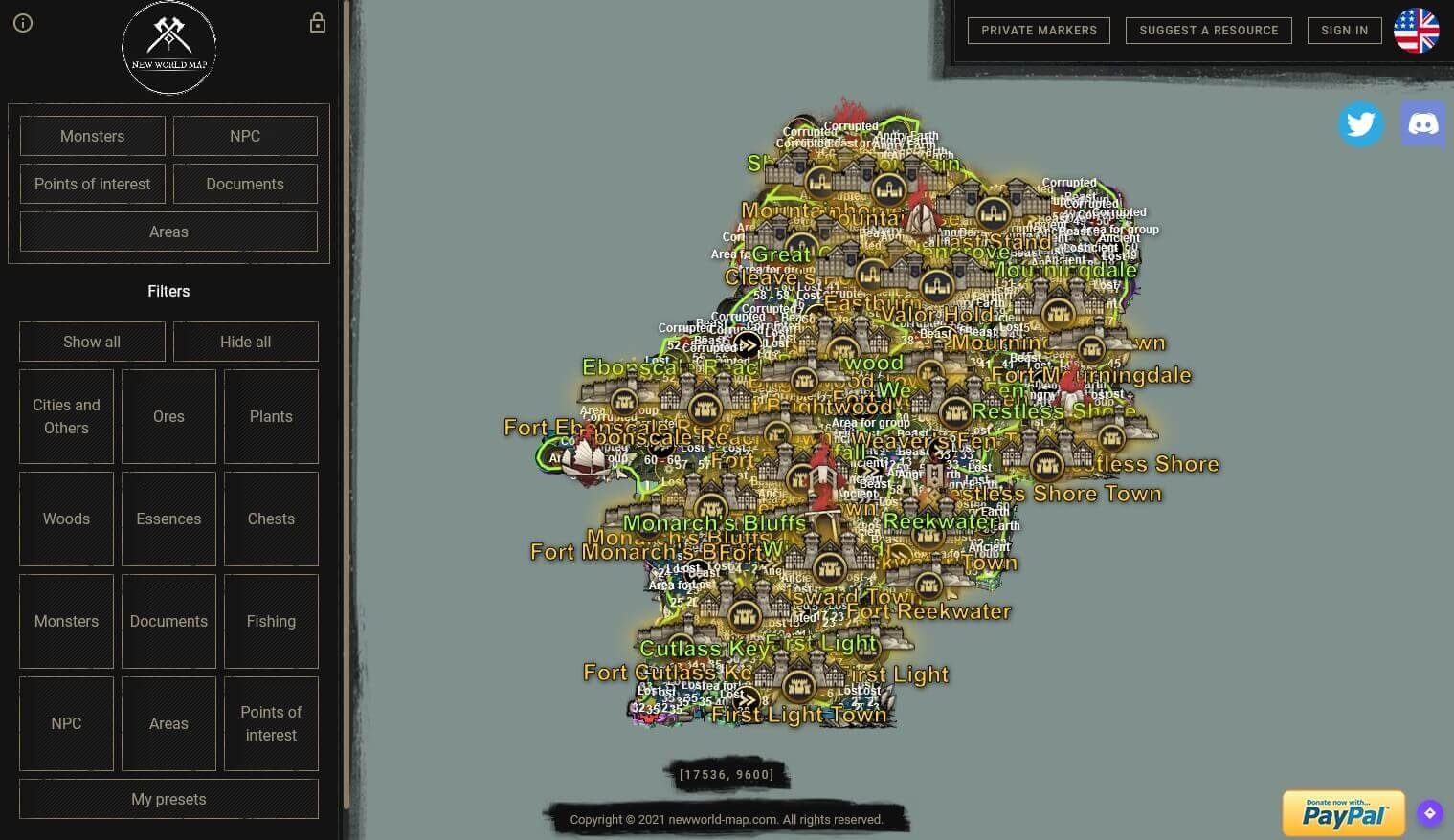This screenshot has width=1454, height=840.
Task: Click the New World Map logo
Action: coord(168,47)
